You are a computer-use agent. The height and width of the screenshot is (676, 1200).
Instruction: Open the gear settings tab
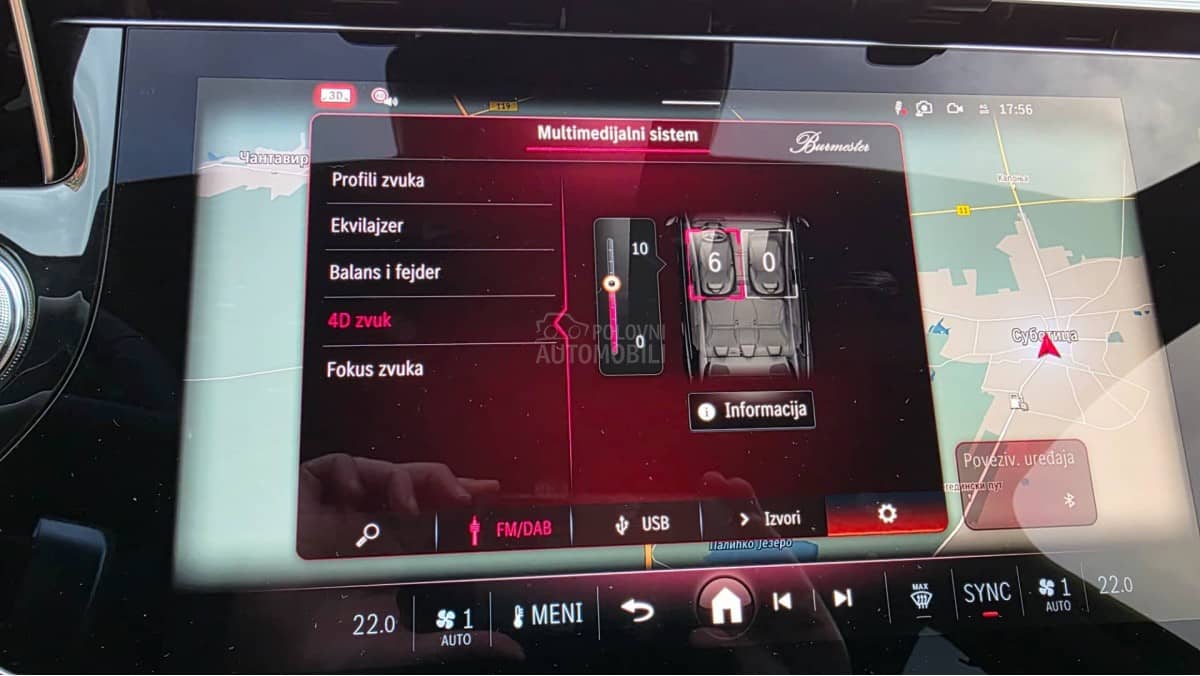click(886, 514)
